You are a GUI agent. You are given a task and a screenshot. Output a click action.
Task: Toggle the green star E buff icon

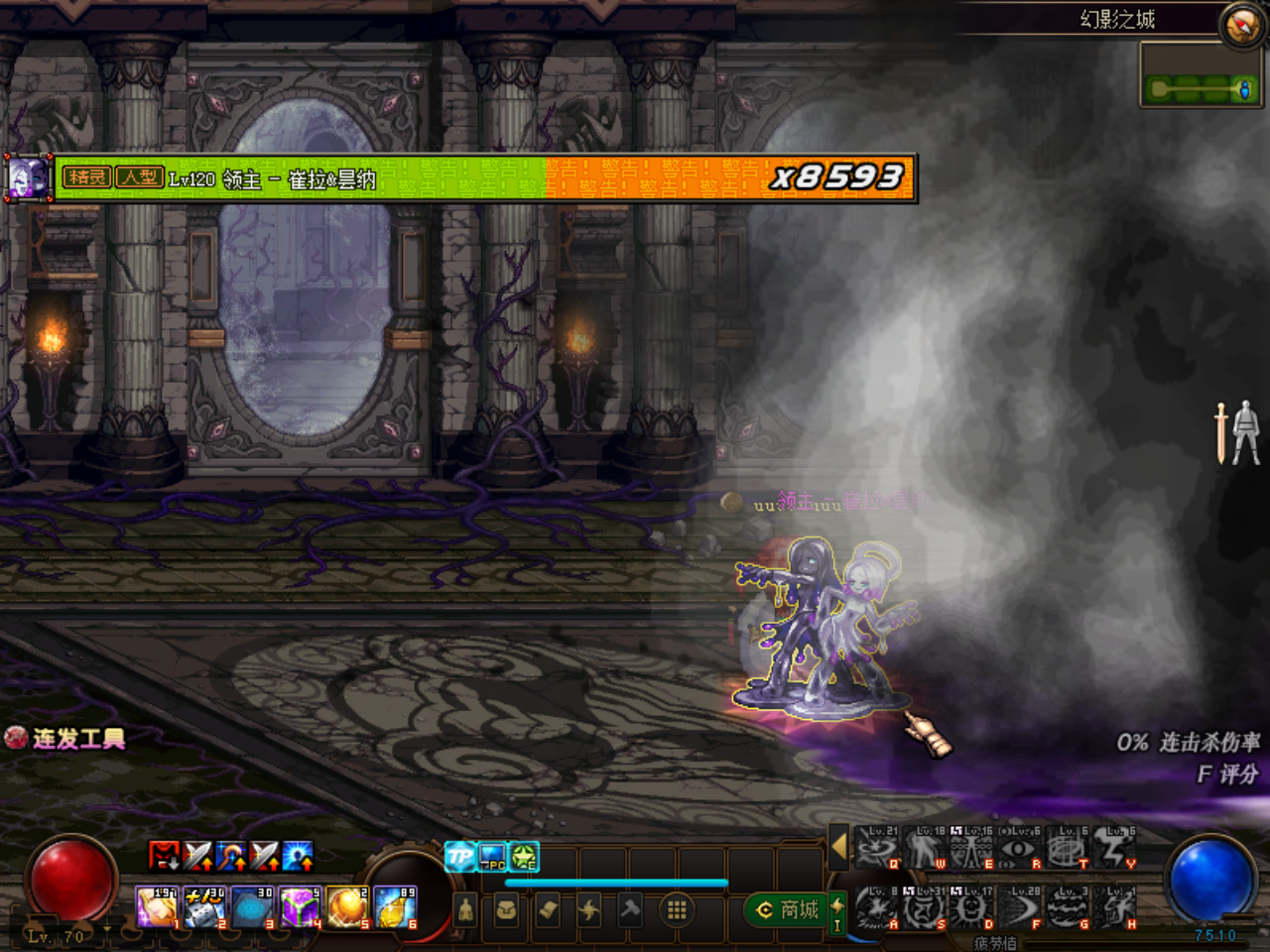pyautogui.click(x=523, y=855)
